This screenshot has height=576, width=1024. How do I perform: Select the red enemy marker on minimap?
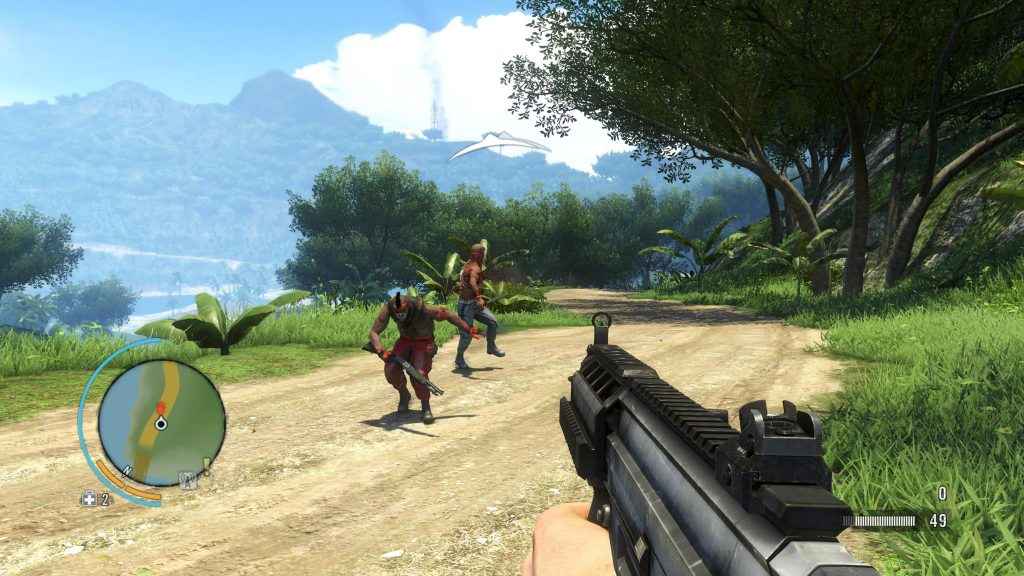click(160, 408)
